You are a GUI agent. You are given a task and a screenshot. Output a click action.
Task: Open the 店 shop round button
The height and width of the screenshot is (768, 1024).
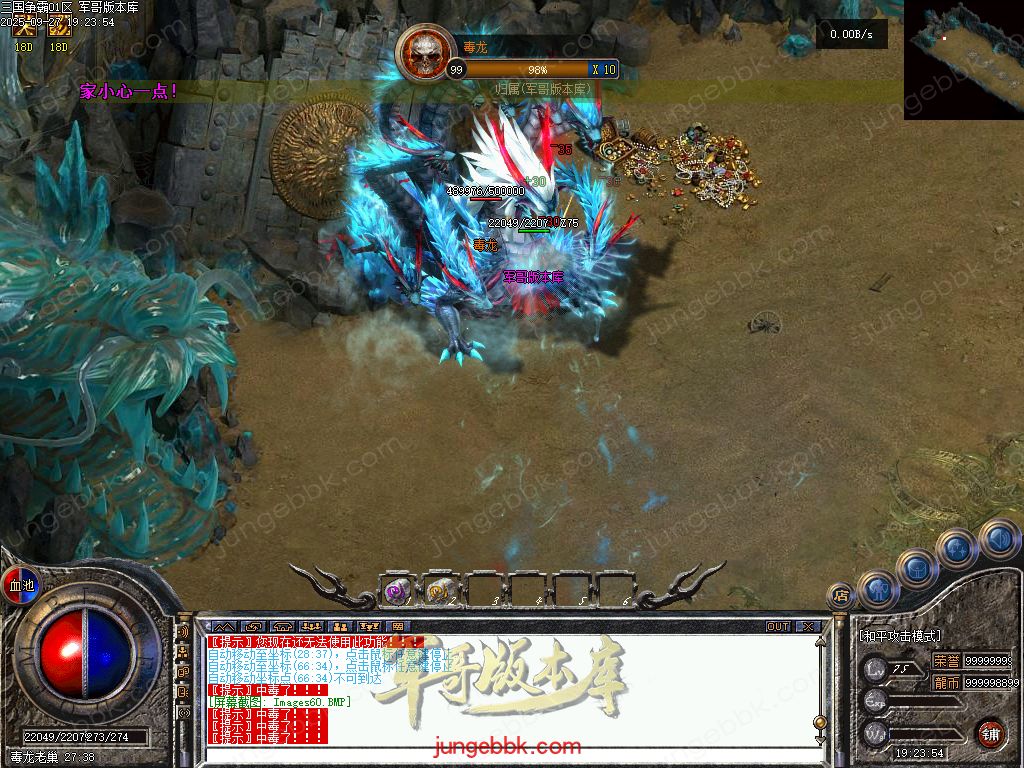(841, 595)
